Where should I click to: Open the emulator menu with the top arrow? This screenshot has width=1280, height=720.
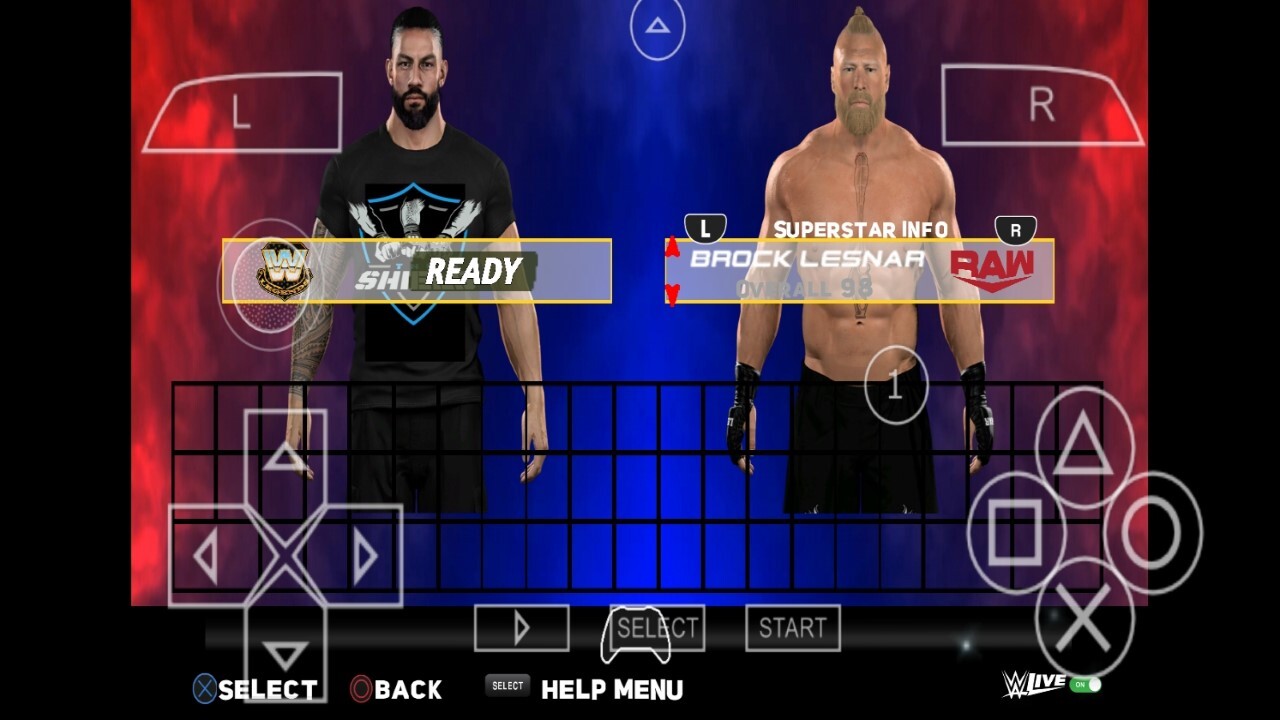(x=657, y=27)
